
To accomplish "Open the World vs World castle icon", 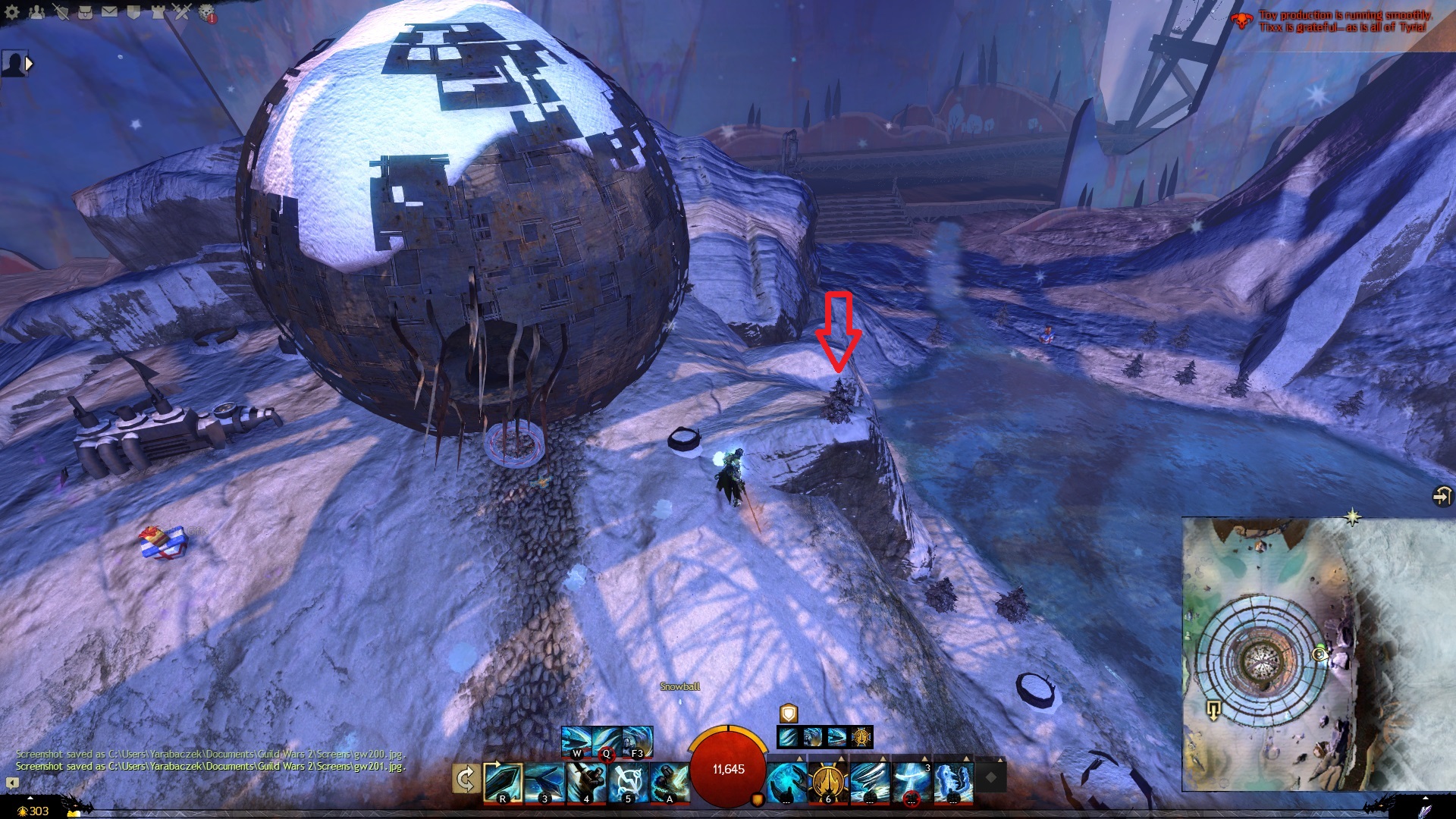I will (x=158, y=11).
